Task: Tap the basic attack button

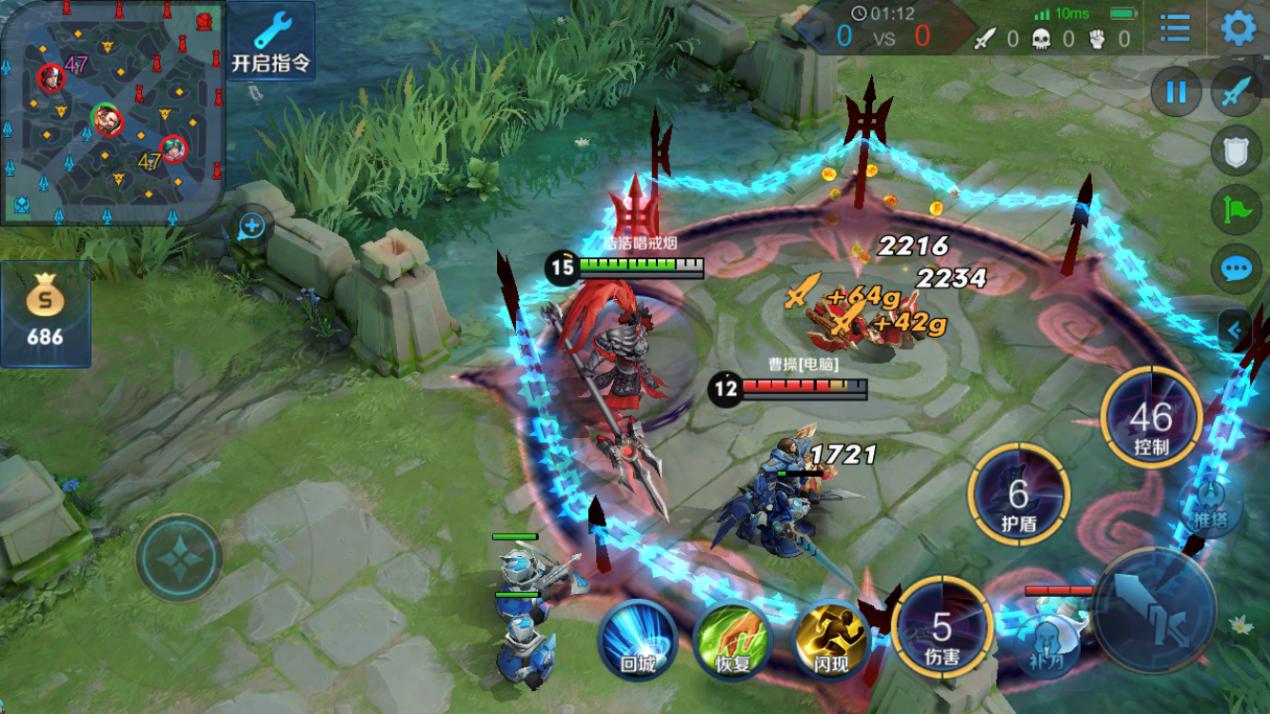Action: [1155, 610]
